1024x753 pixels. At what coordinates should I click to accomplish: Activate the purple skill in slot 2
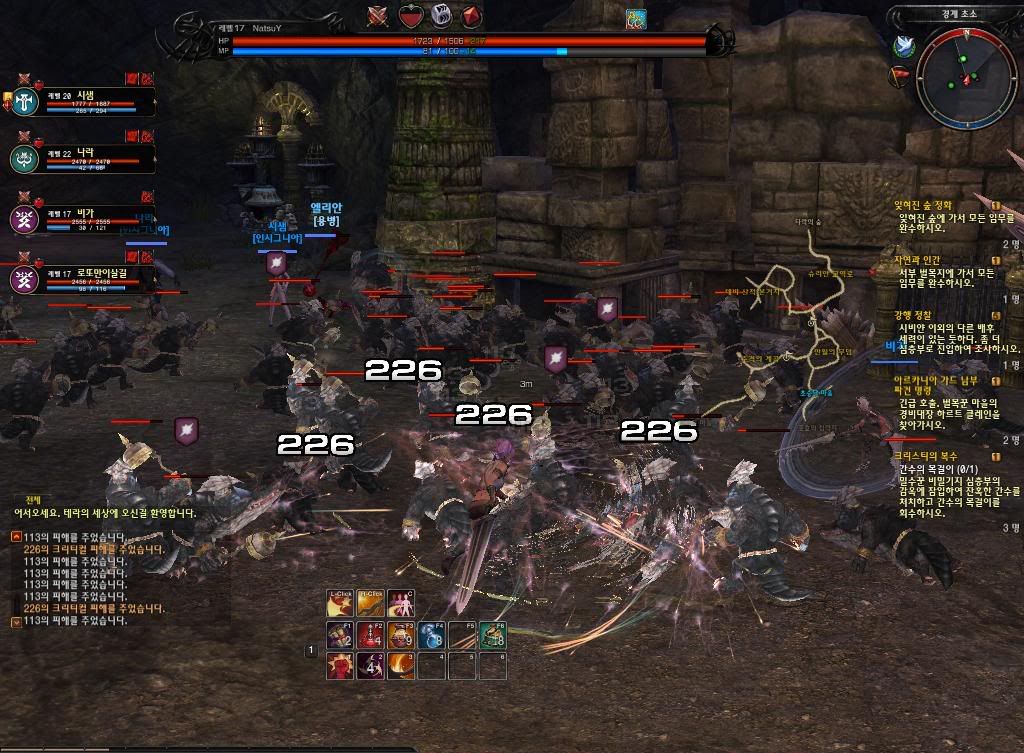(x=371, y=665)
